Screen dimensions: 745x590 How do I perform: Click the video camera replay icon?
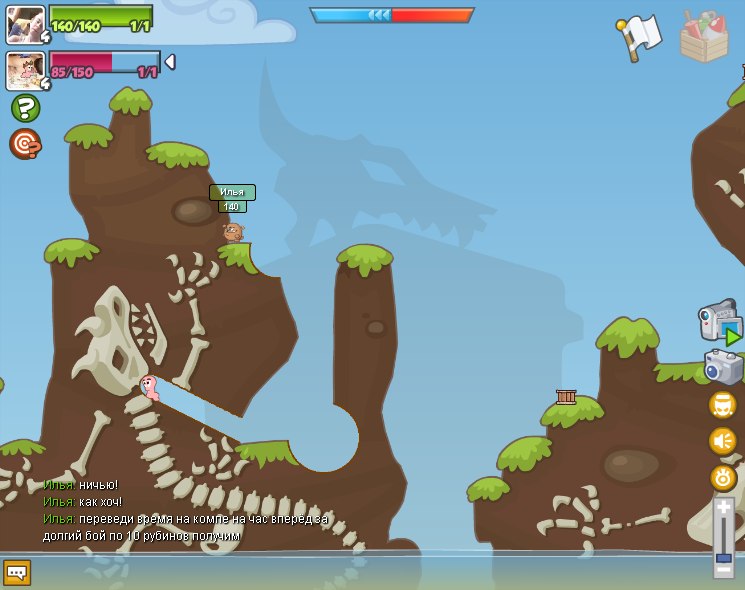click(x=719, y=322)
